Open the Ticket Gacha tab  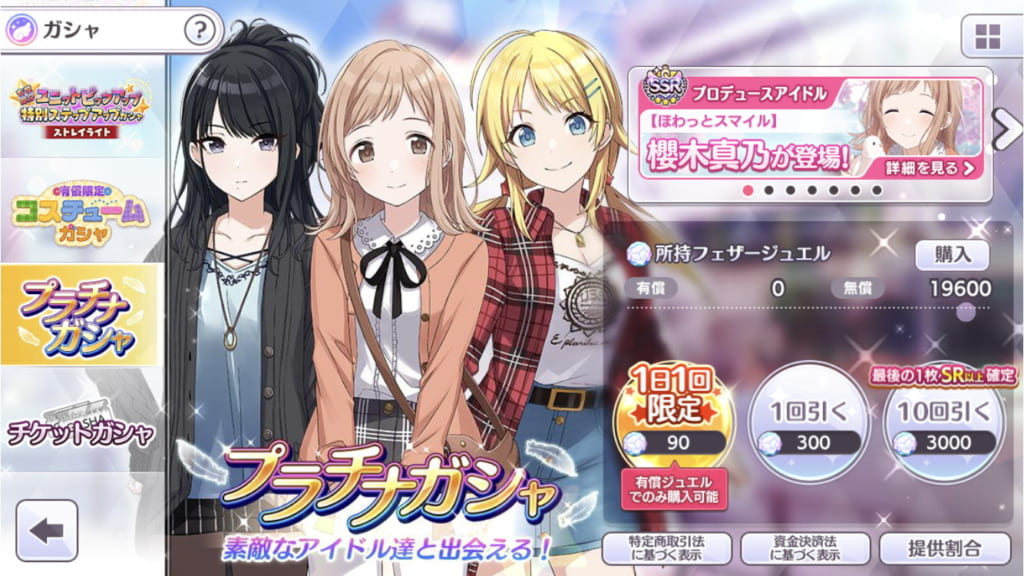coord(80,422)
